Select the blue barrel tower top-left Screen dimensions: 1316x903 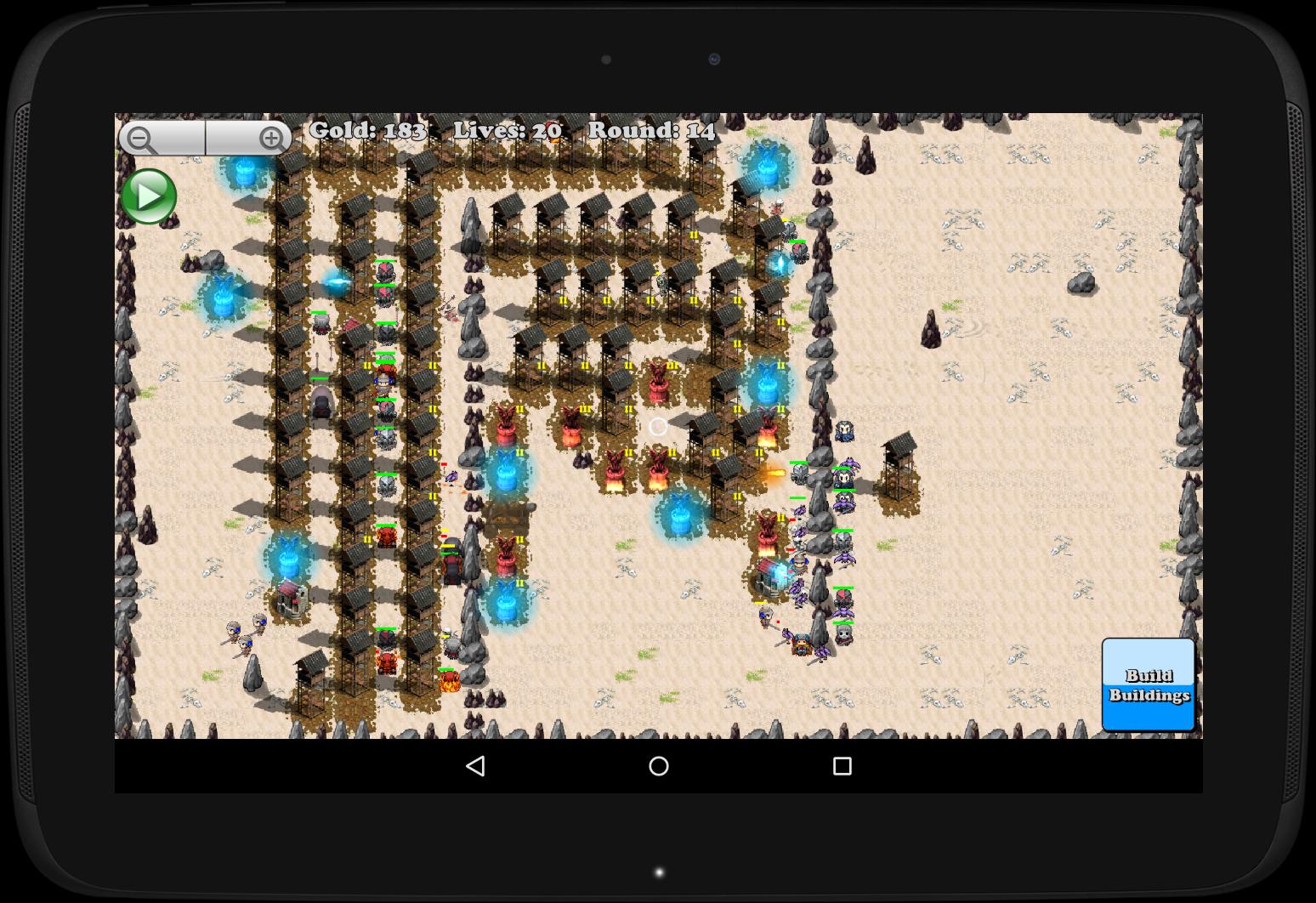[x=245, y=174]
